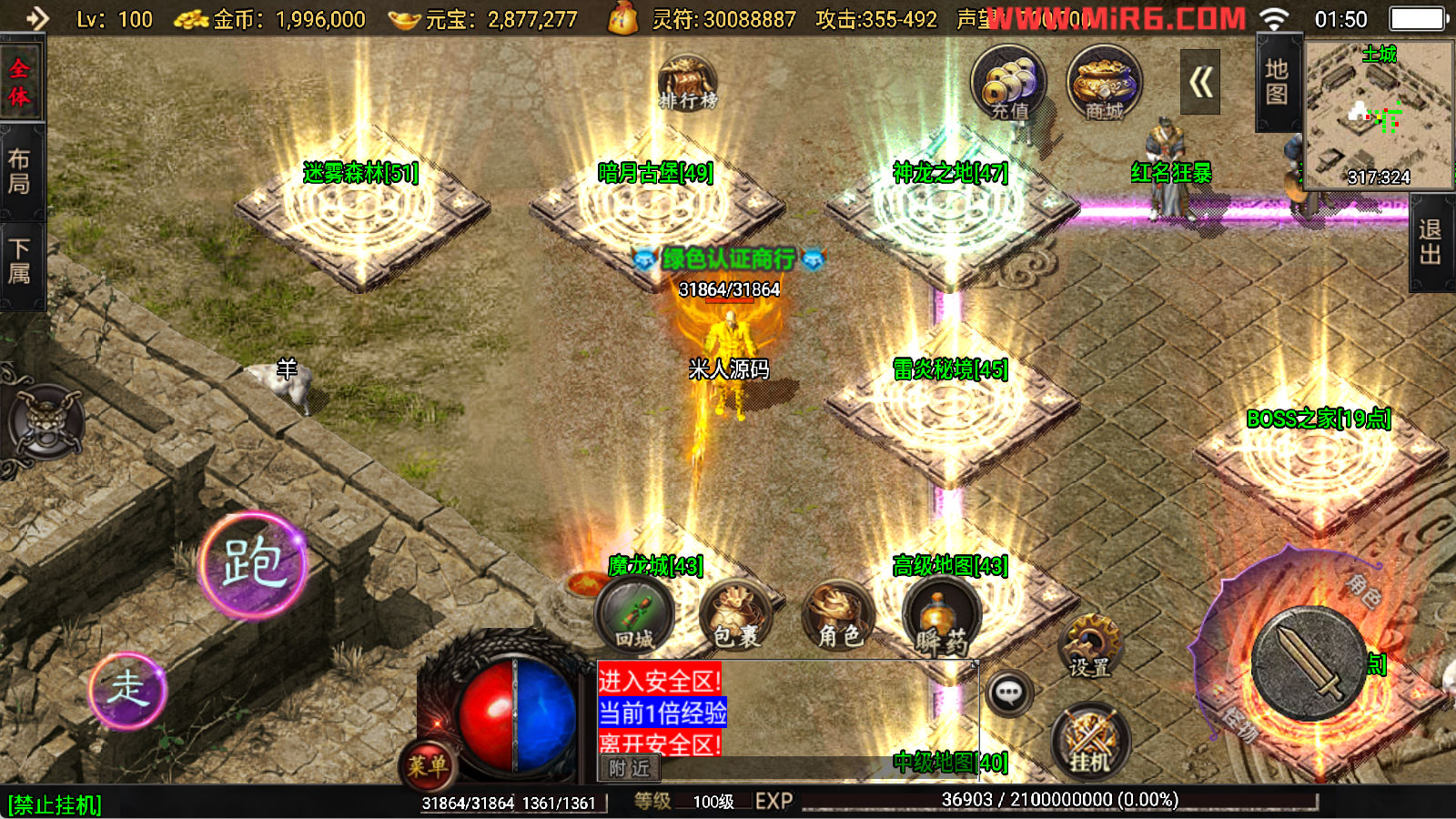This screenshot has width=1456, height=819.
Task: Open the 地图 map panel
Action: pos(1277,82)
